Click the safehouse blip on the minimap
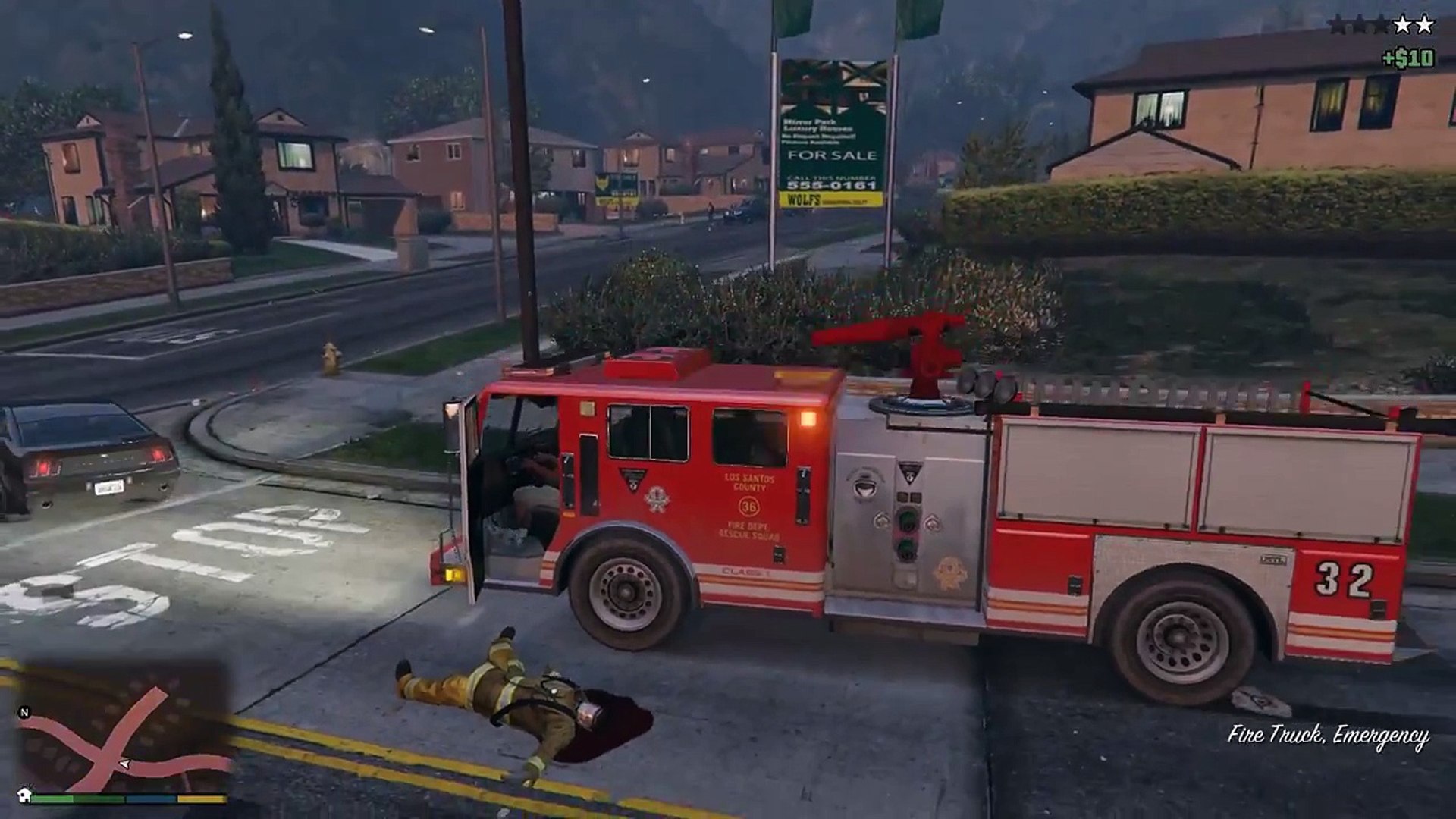1456x819 pixels. 25,794
